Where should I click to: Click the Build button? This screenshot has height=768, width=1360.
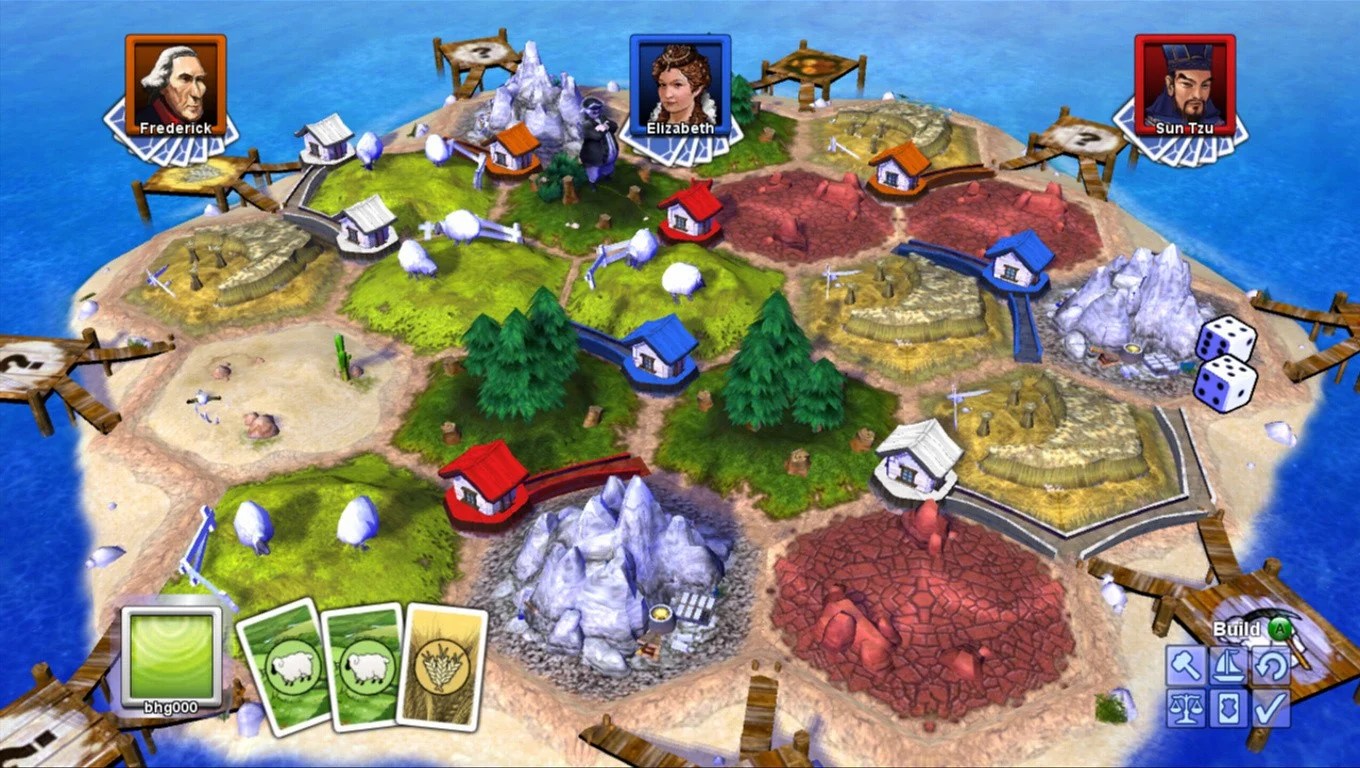[1237, 629]
